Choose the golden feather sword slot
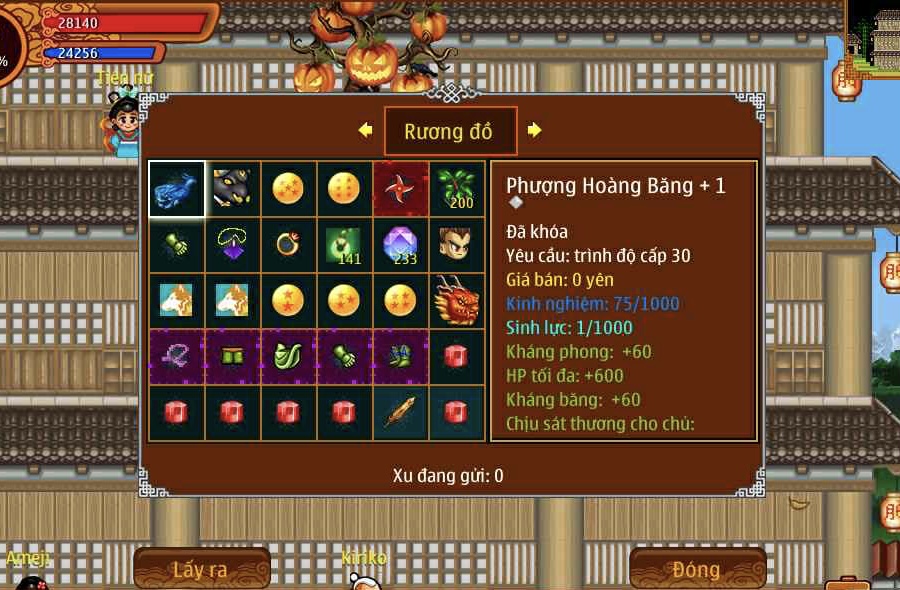Image resolution: width=900 pixels, height=590 pixels. tap(401, 413)
